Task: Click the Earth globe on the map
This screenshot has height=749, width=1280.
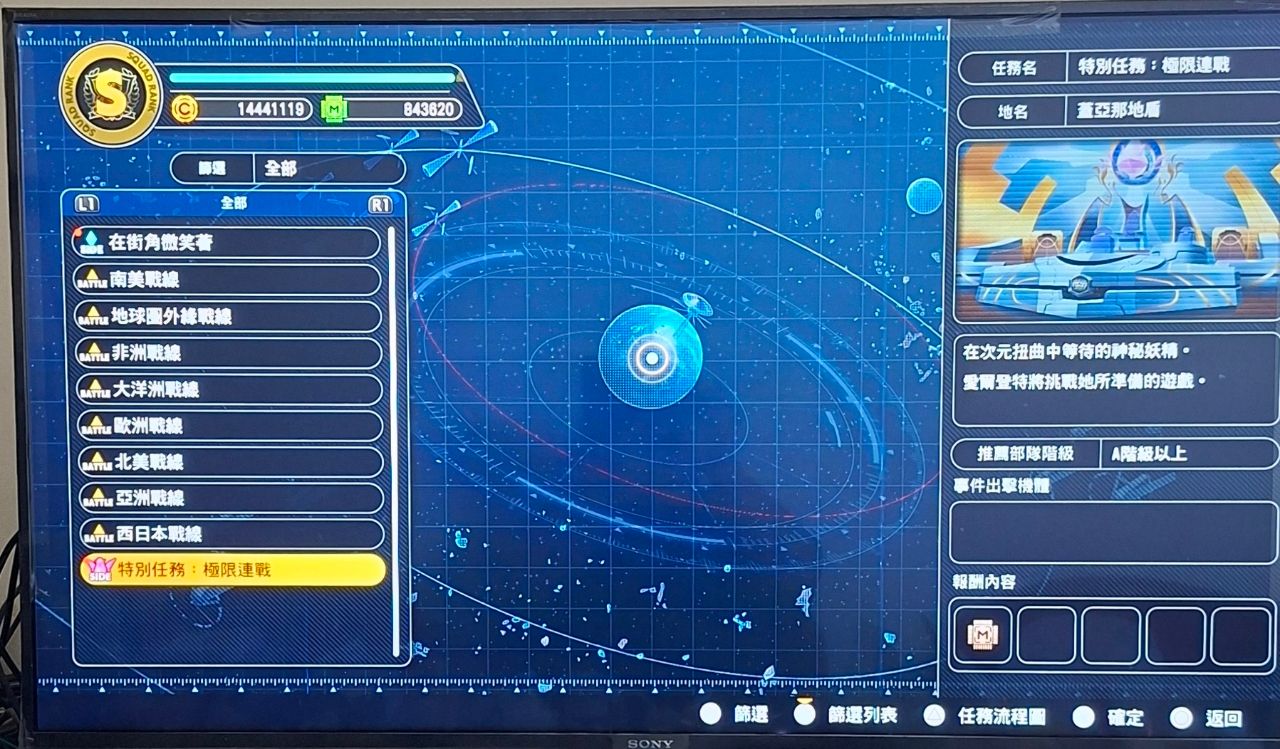Action: click(651, 357)
